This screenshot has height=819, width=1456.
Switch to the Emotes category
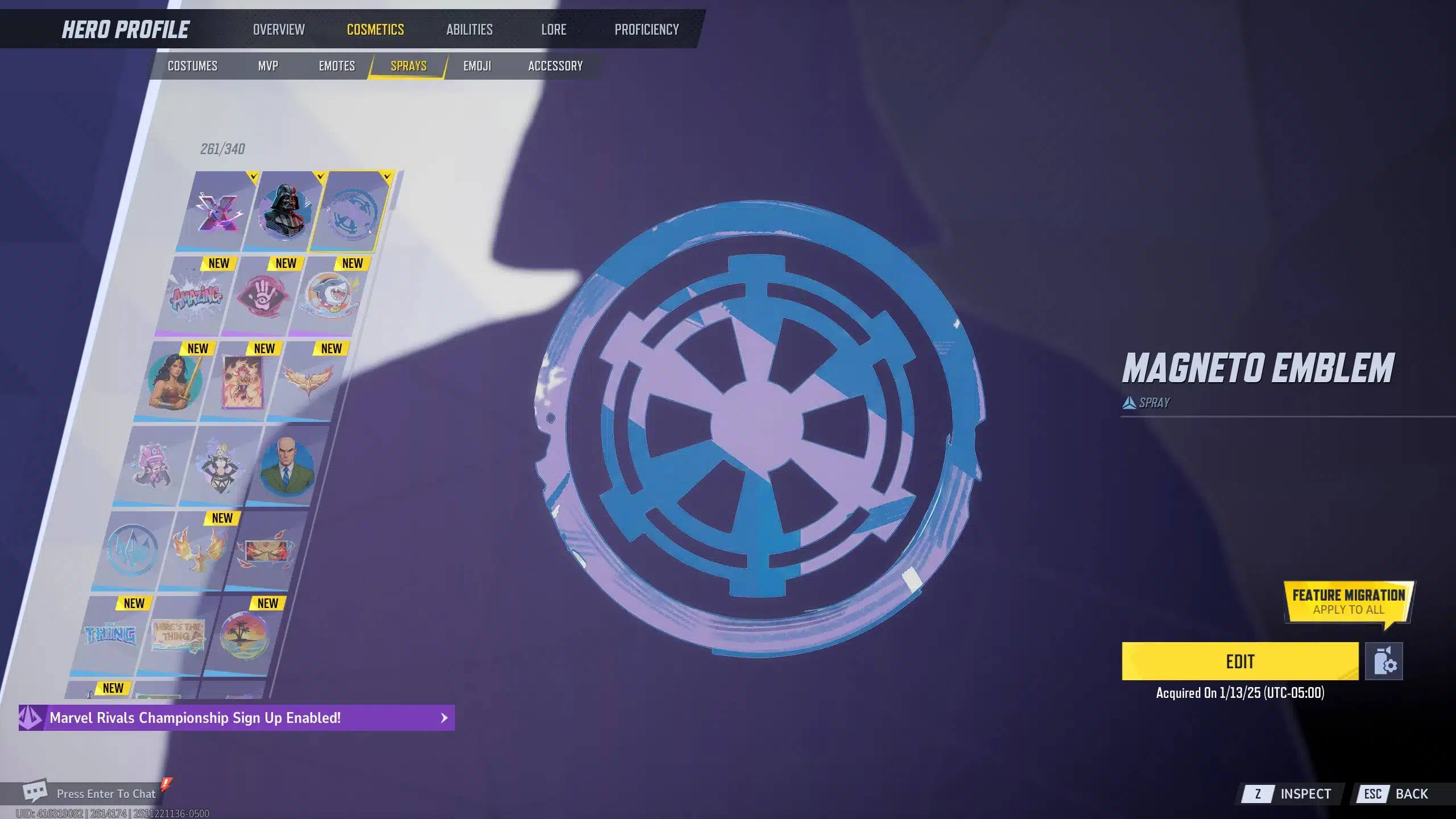pyautogui.click(x=337, y=66)
